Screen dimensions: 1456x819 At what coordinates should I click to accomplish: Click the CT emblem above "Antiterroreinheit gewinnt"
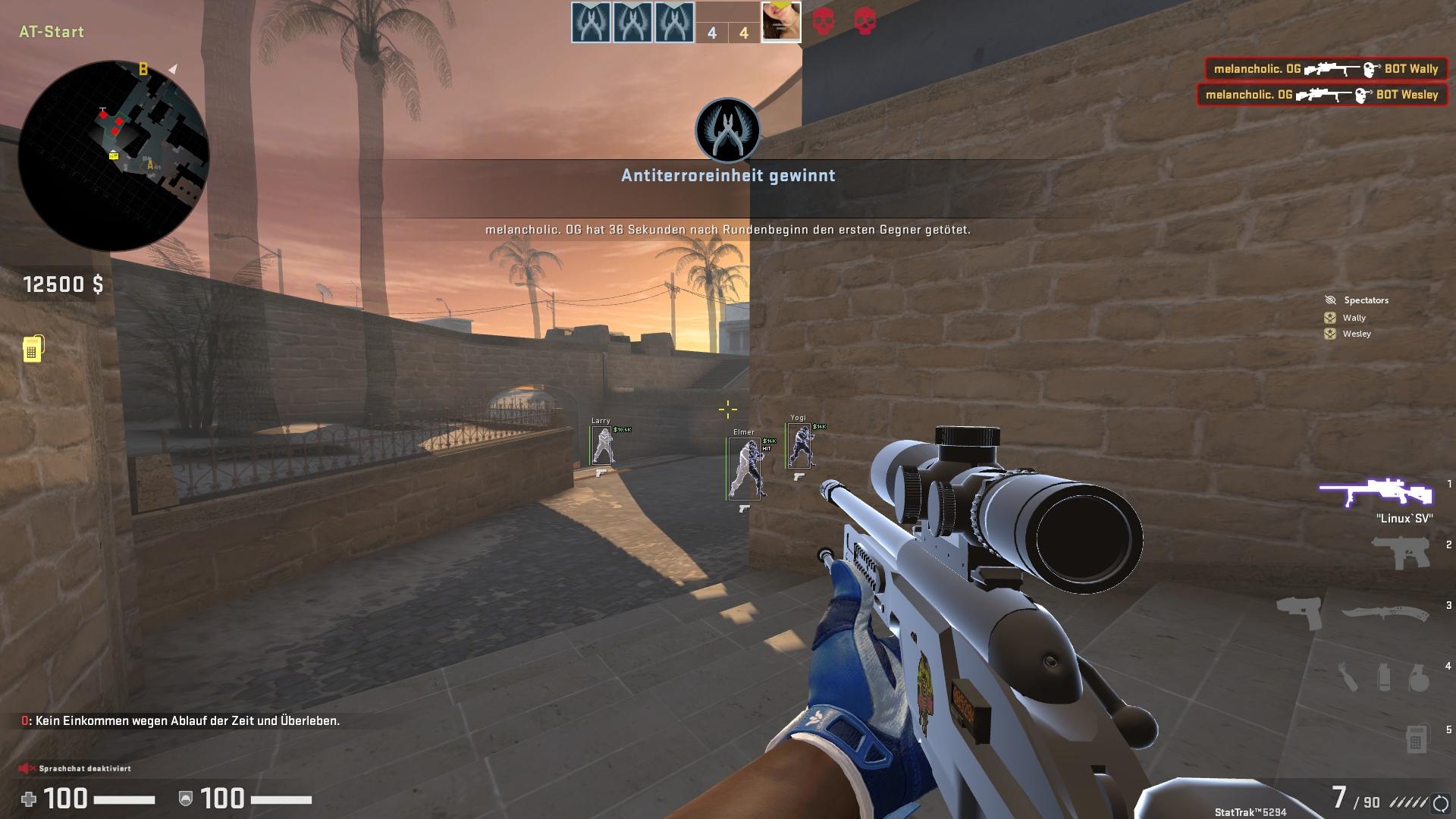click(727, 130)
